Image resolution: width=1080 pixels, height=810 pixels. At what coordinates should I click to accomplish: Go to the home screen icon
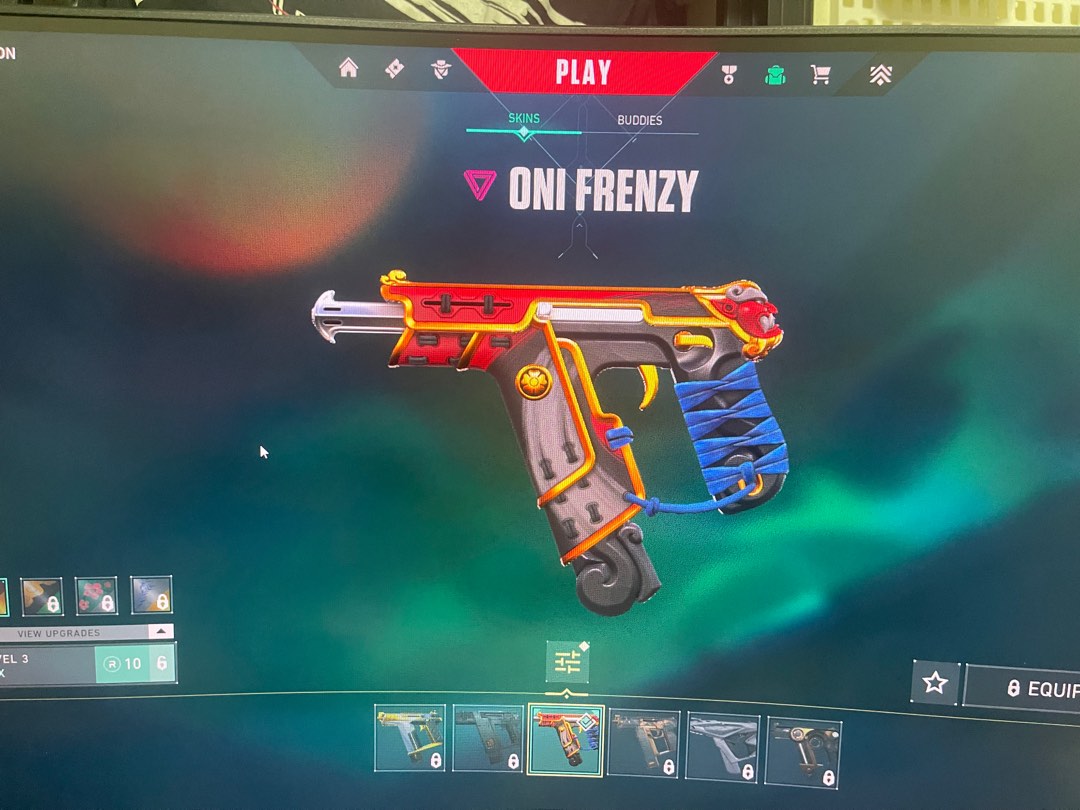pyautogui.click(x=348, y=68)
